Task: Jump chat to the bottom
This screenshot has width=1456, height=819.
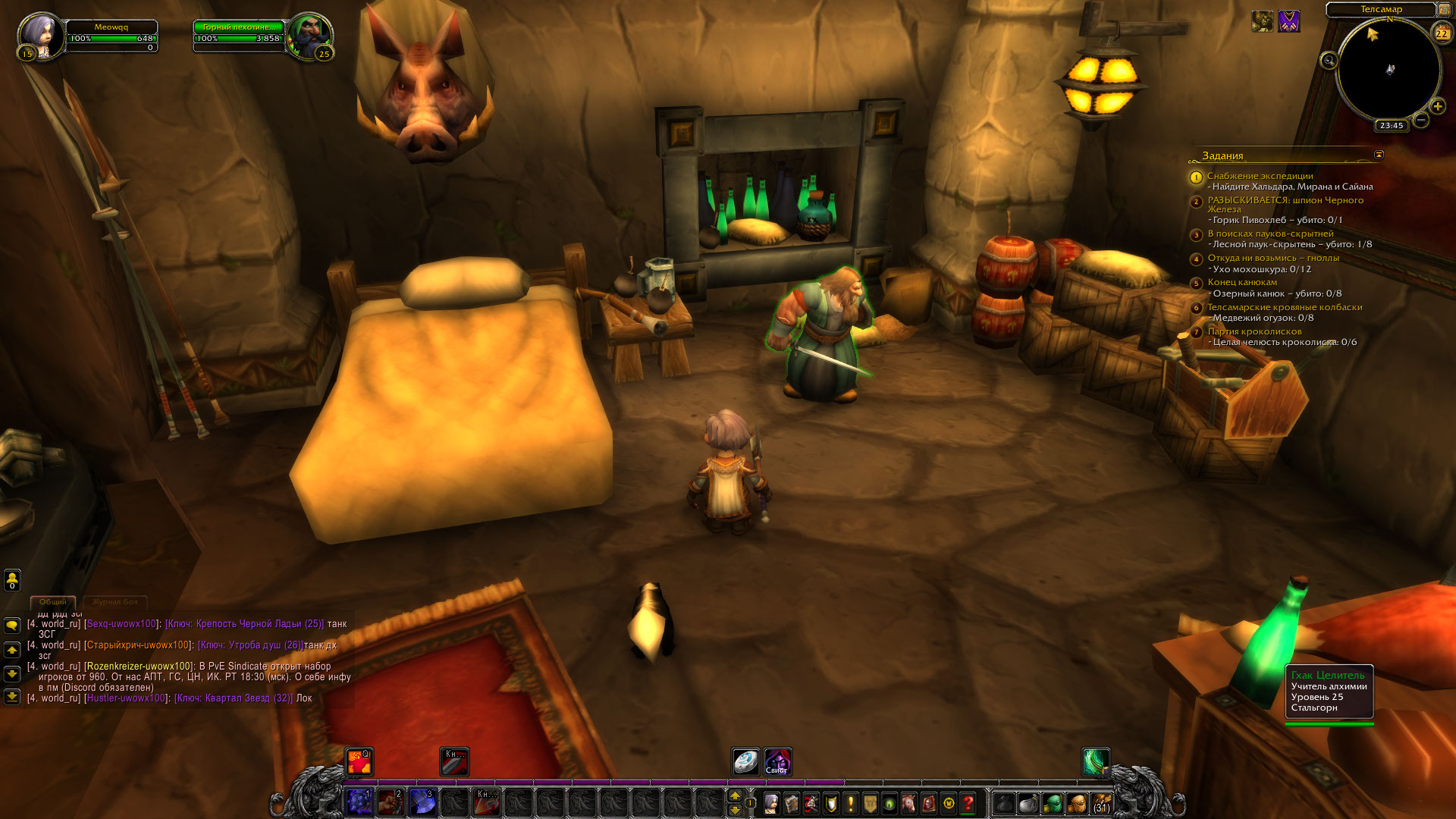Action: tap(12, 696)
